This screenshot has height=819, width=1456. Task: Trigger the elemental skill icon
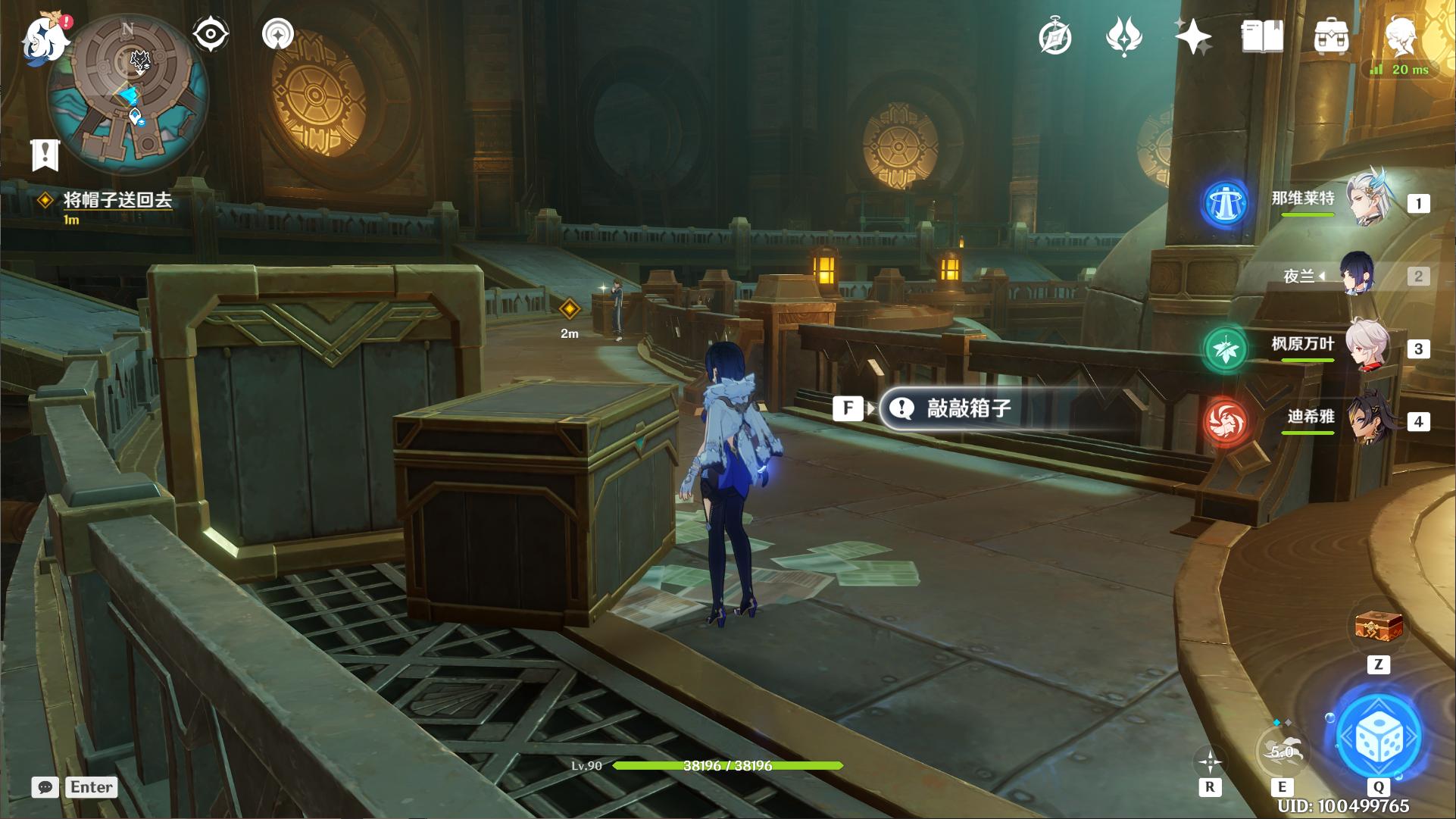coord(1281,752)
